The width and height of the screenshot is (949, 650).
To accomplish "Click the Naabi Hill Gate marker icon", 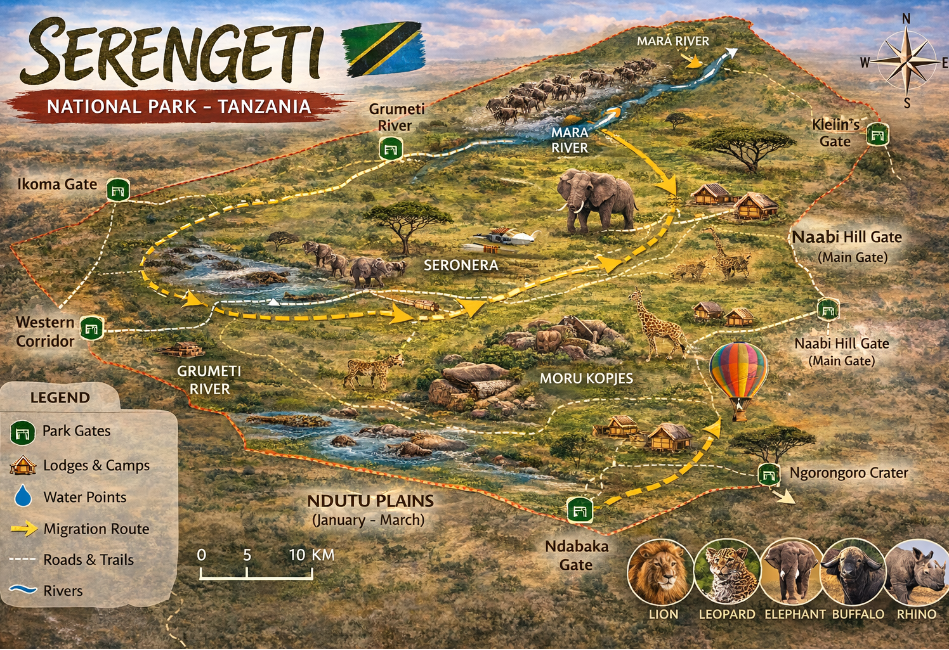I will (x=827, y=309).
